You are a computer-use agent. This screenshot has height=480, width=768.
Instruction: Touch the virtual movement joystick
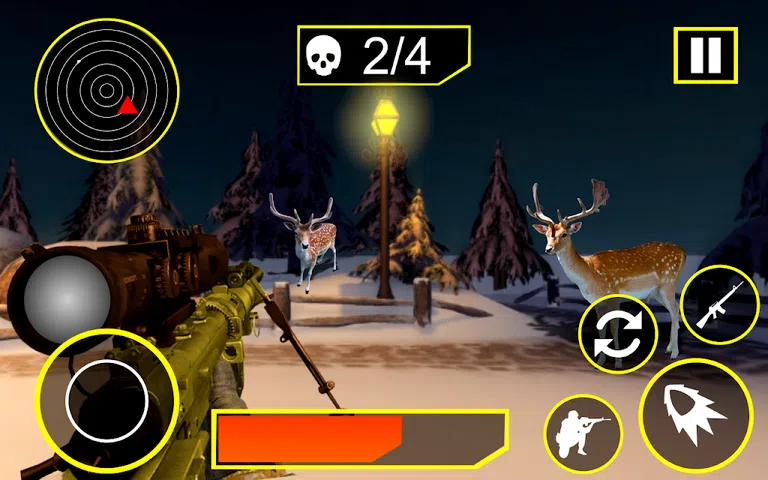106,401
